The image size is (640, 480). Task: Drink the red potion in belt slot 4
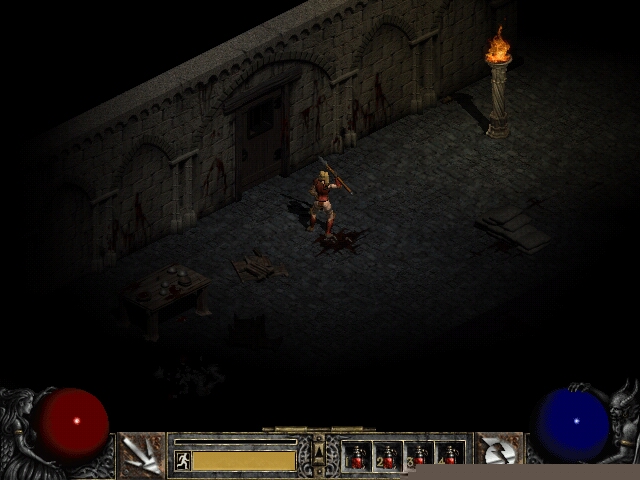point(450,456)
